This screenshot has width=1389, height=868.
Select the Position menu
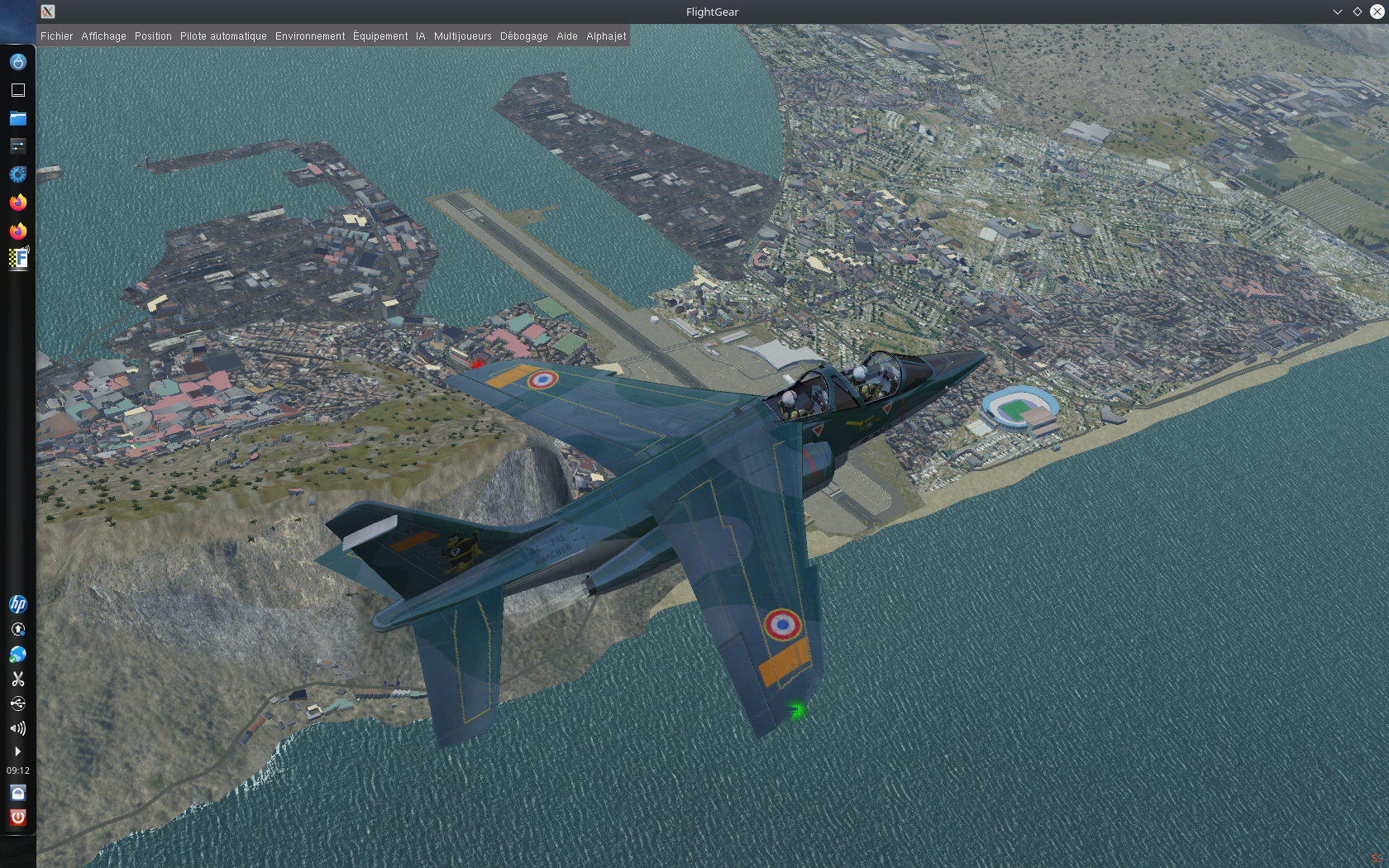(x=153, y=36)
